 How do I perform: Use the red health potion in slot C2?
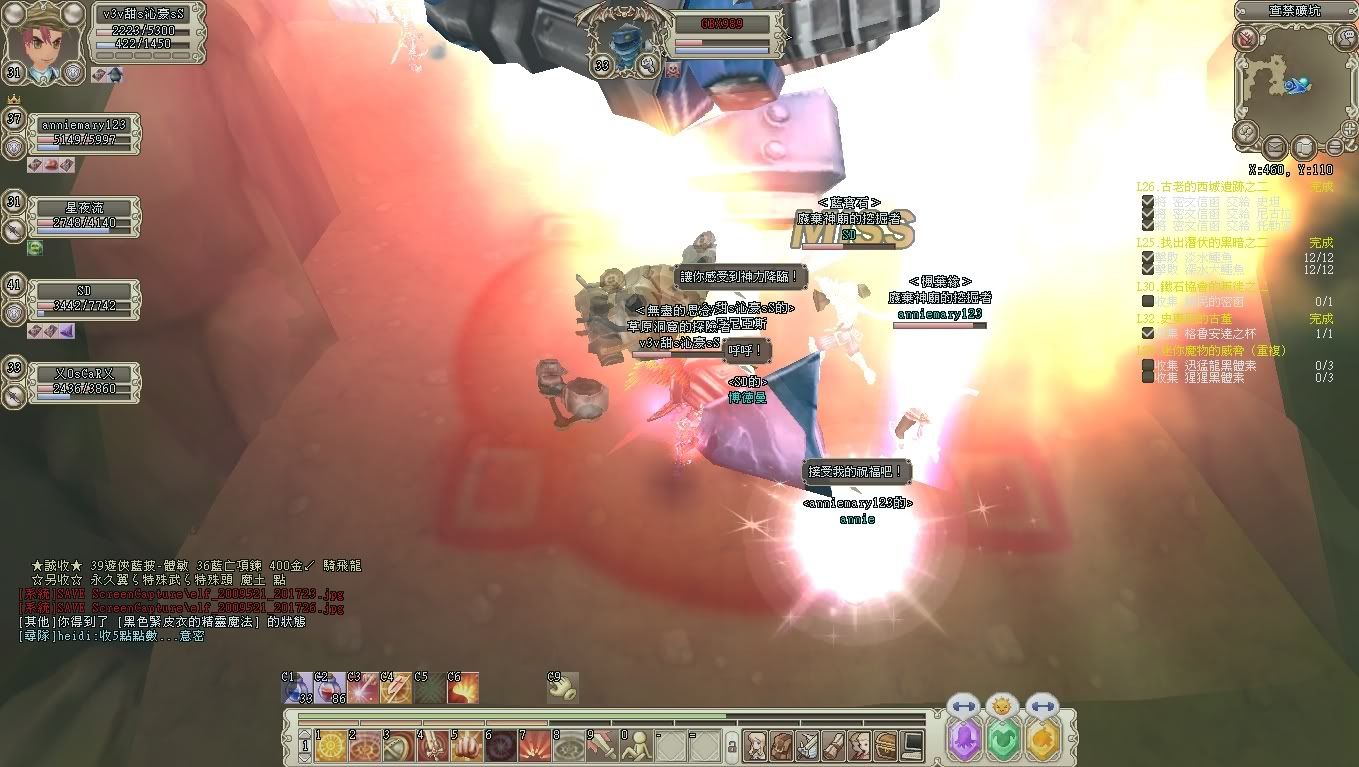tap(331, 688)
